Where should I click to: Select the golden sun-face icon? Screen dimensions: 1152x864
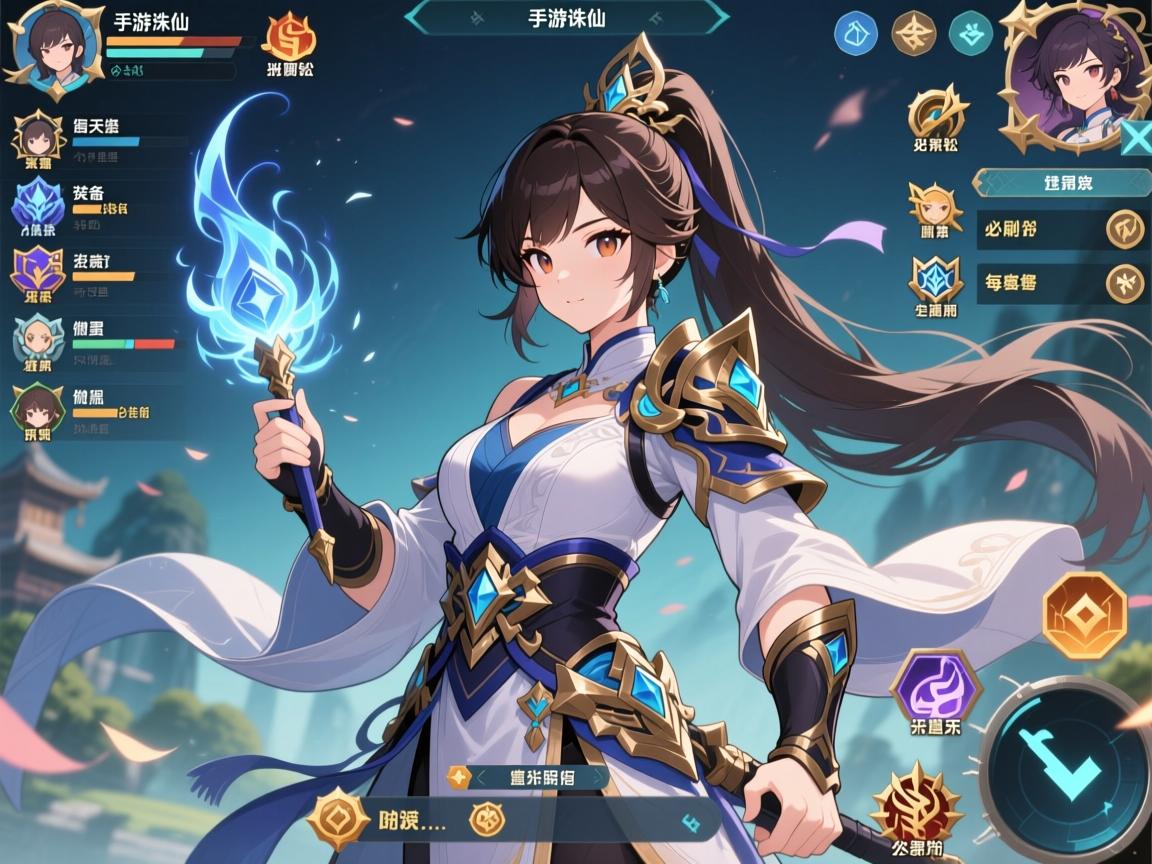935,205
